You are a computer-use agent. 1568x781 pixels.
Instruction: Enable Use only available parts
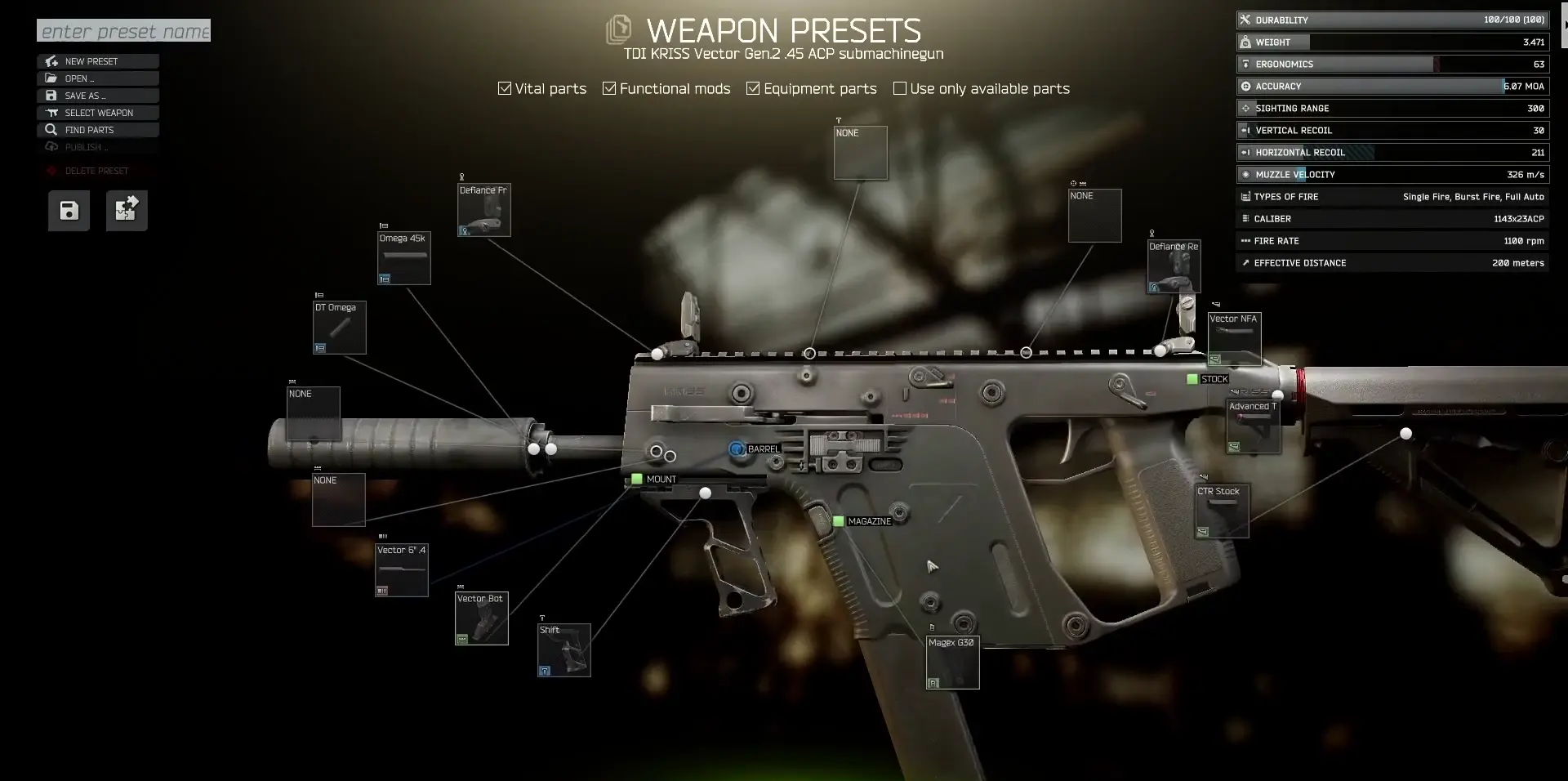pyautogui.click(x=900, y=88)
